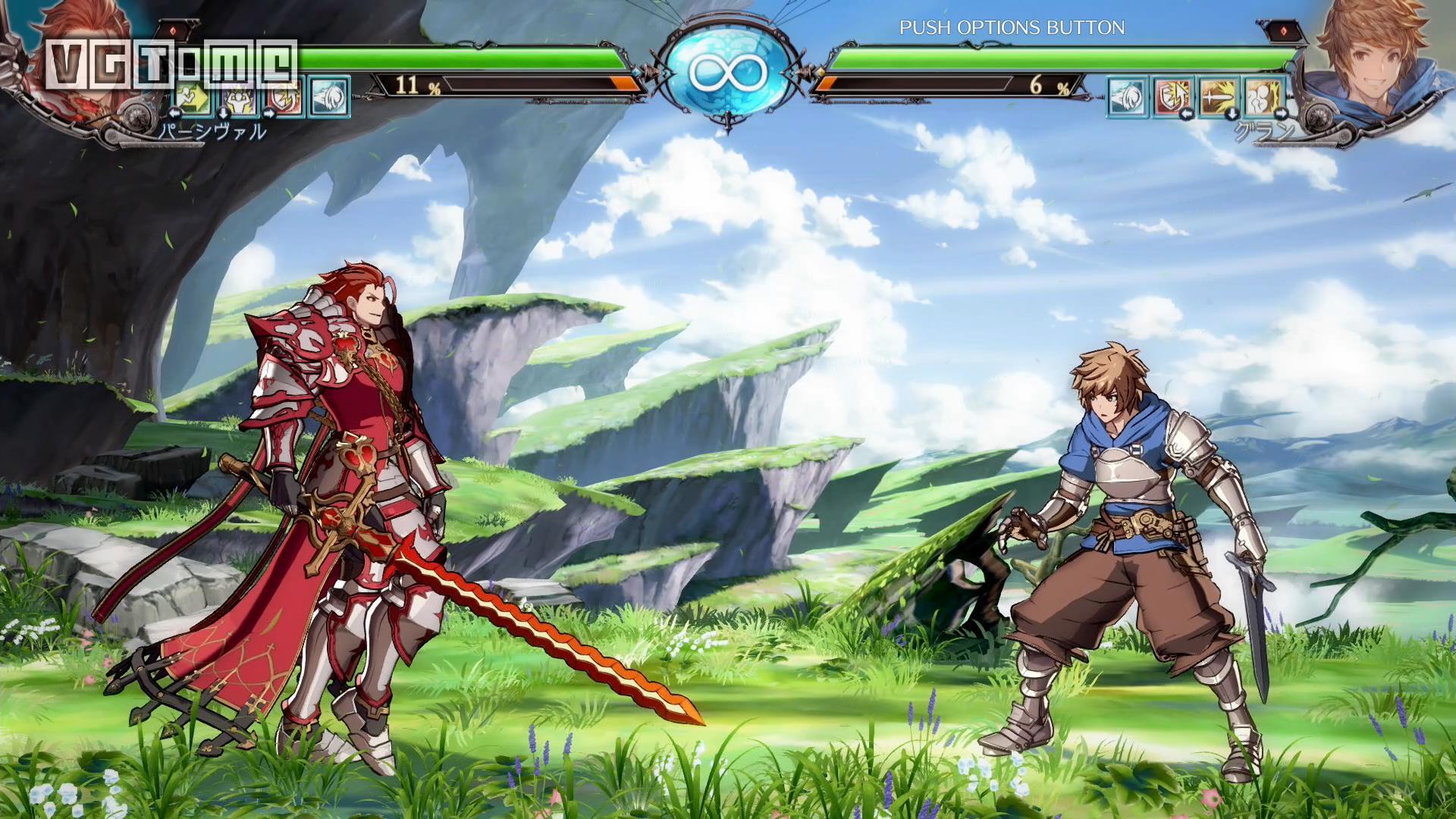This screenshot has width=1456, height=819.
Task: Select Gran's white swirl skill icon
Action: coord(1128,97)
